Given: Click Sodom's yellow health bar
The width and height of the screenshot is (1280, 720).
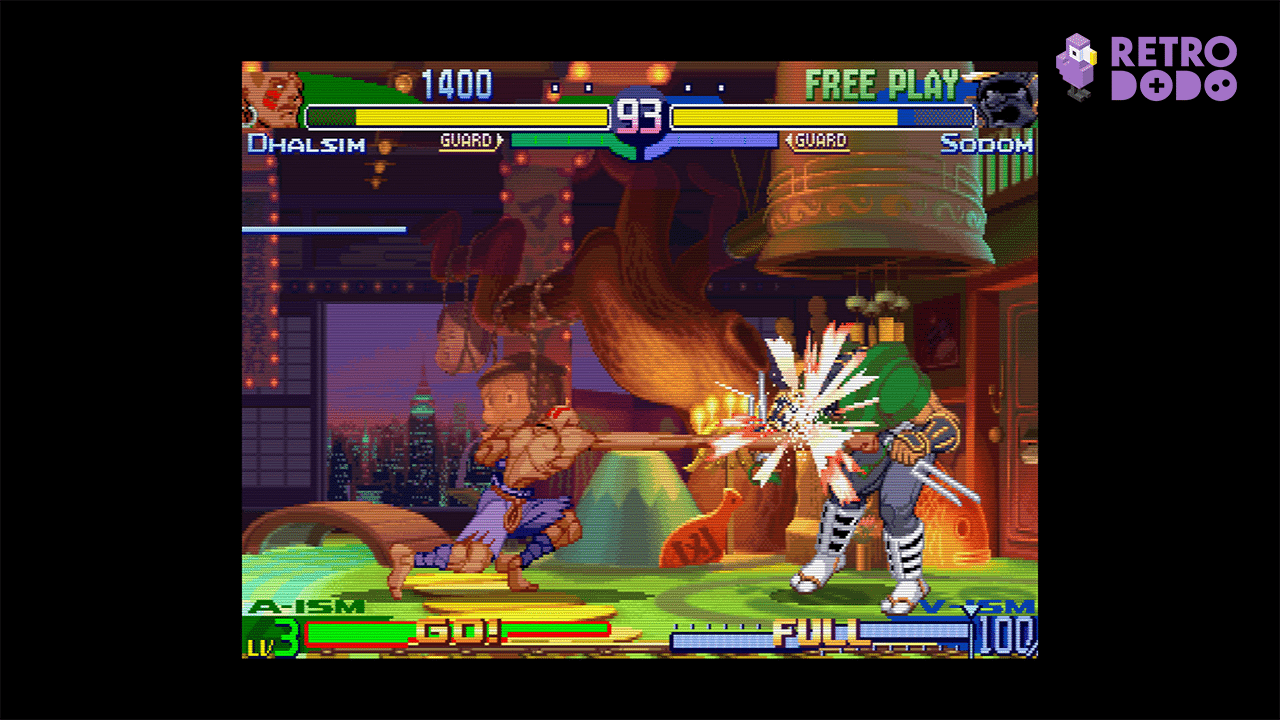Looking at the screenshot, I should click(820, 115).
